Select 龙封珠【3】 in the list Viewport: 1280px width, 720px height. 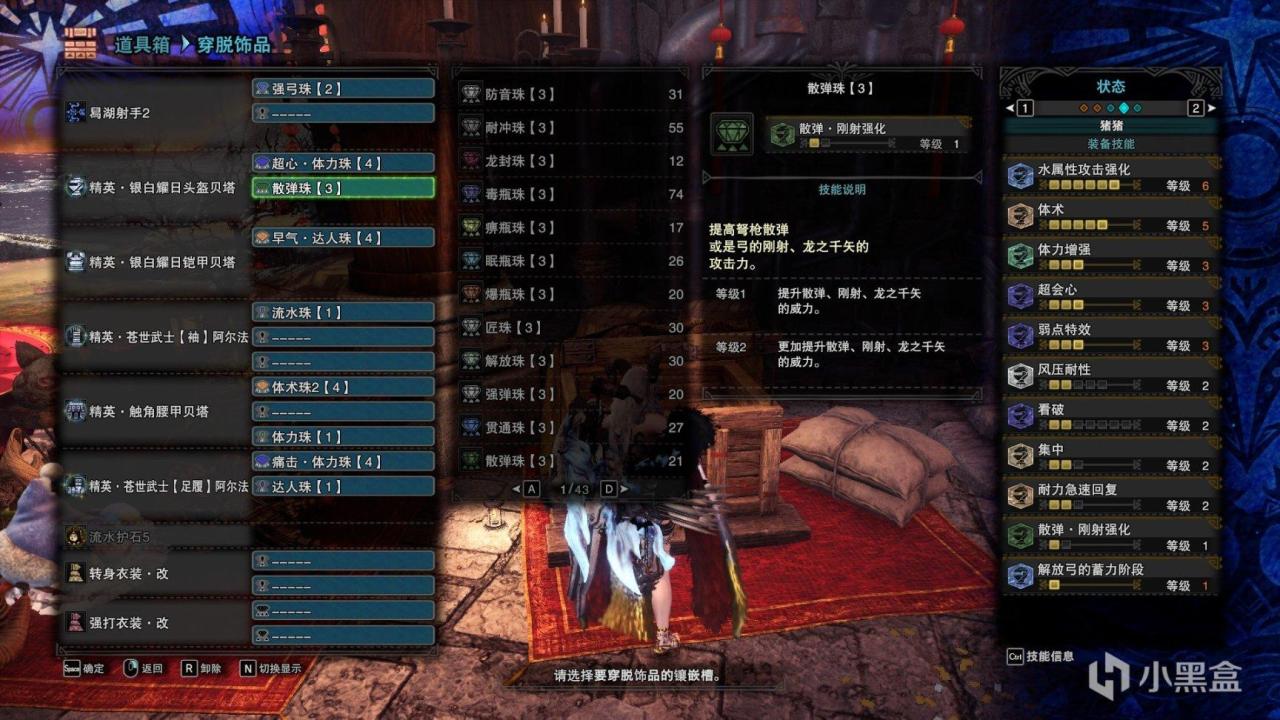pyautogui.click(x=570, y=161)
